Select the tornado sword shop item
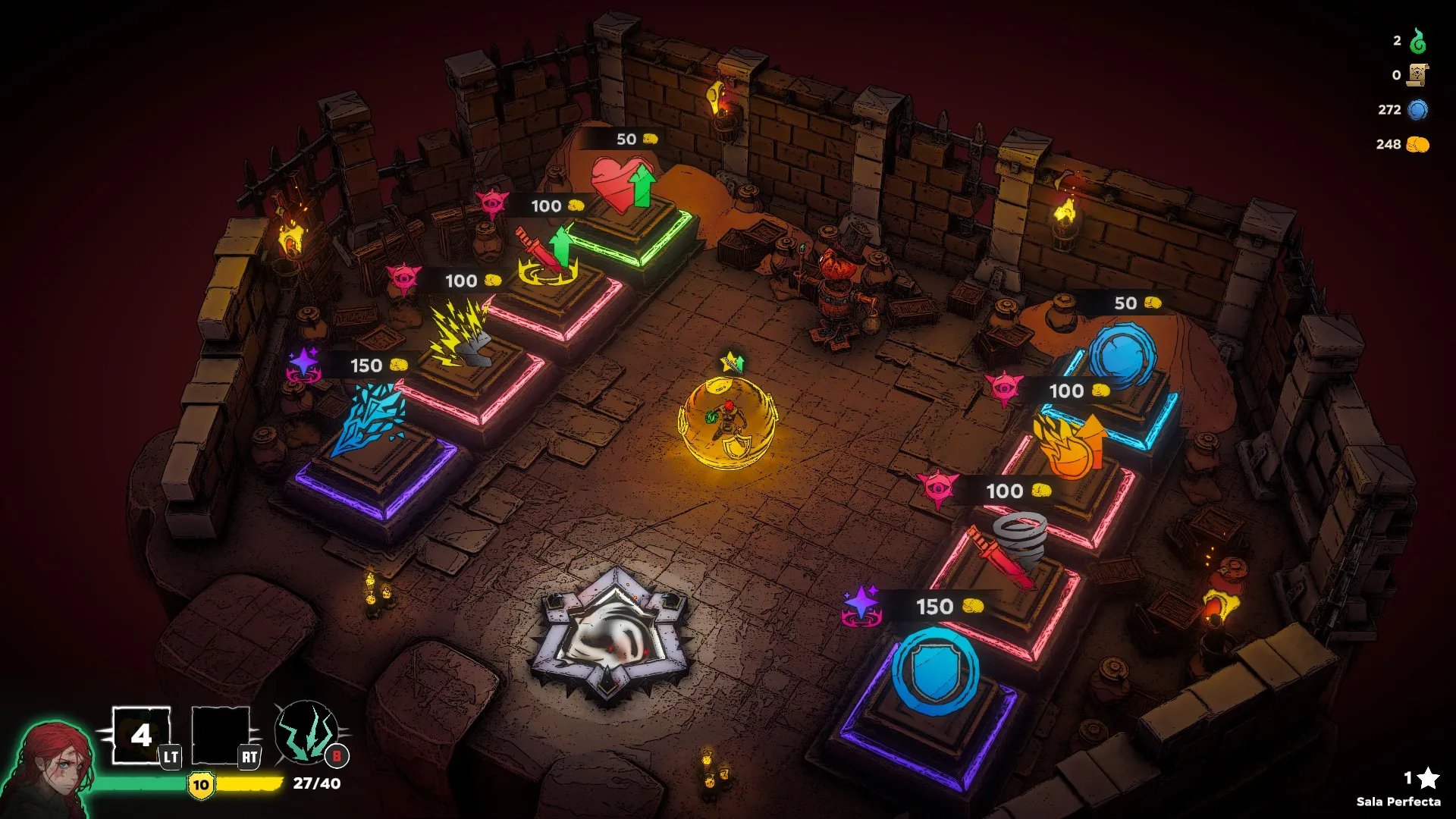This screenshot has height=819, width=1456. tap(1012, 548)
